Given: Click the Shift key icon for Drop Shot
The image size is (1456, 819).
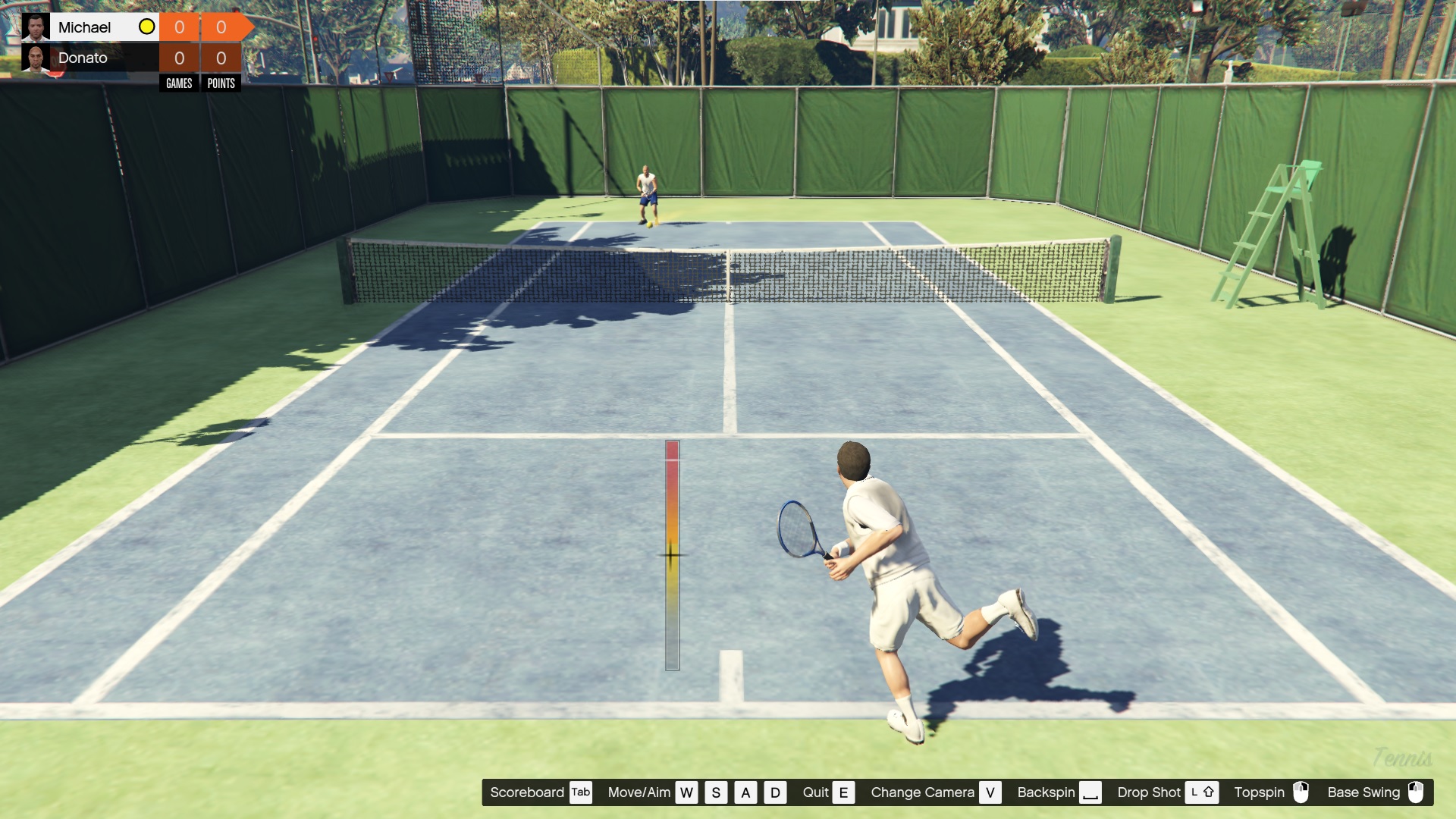Looking at the screenshot, I should click(x=1202, y=792).
